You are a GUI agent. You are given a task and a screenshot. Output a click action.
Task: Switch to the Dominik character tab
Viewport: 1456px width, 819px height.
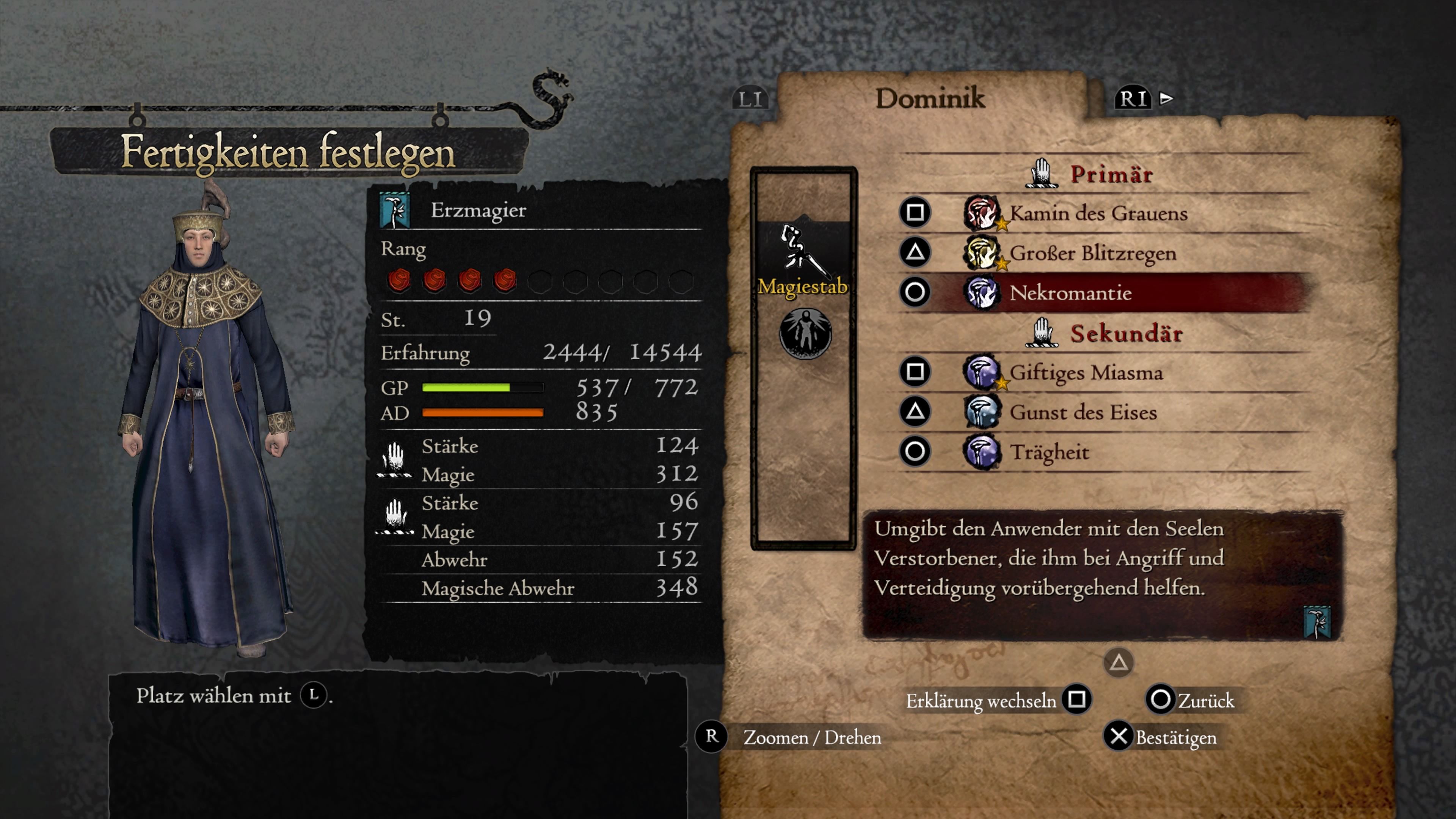930,98
